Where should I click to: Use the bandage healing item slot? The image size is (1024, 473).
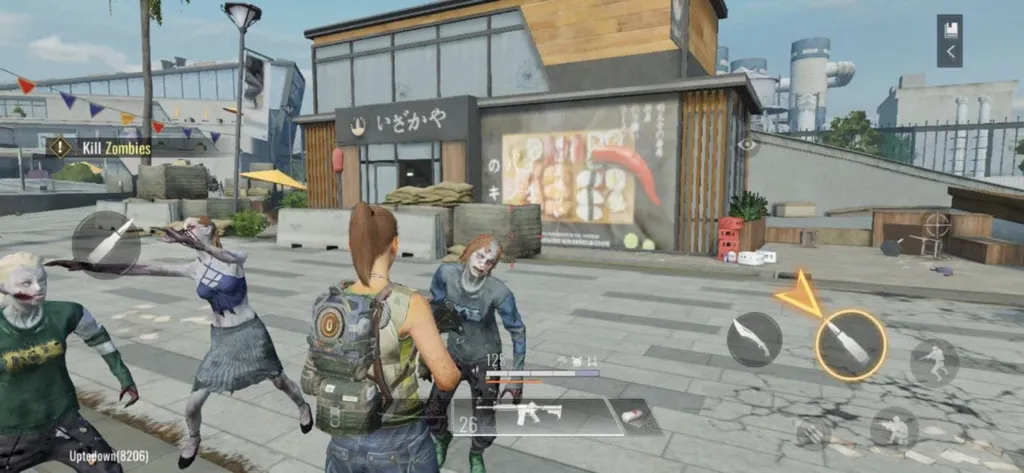tap(632, 415)
